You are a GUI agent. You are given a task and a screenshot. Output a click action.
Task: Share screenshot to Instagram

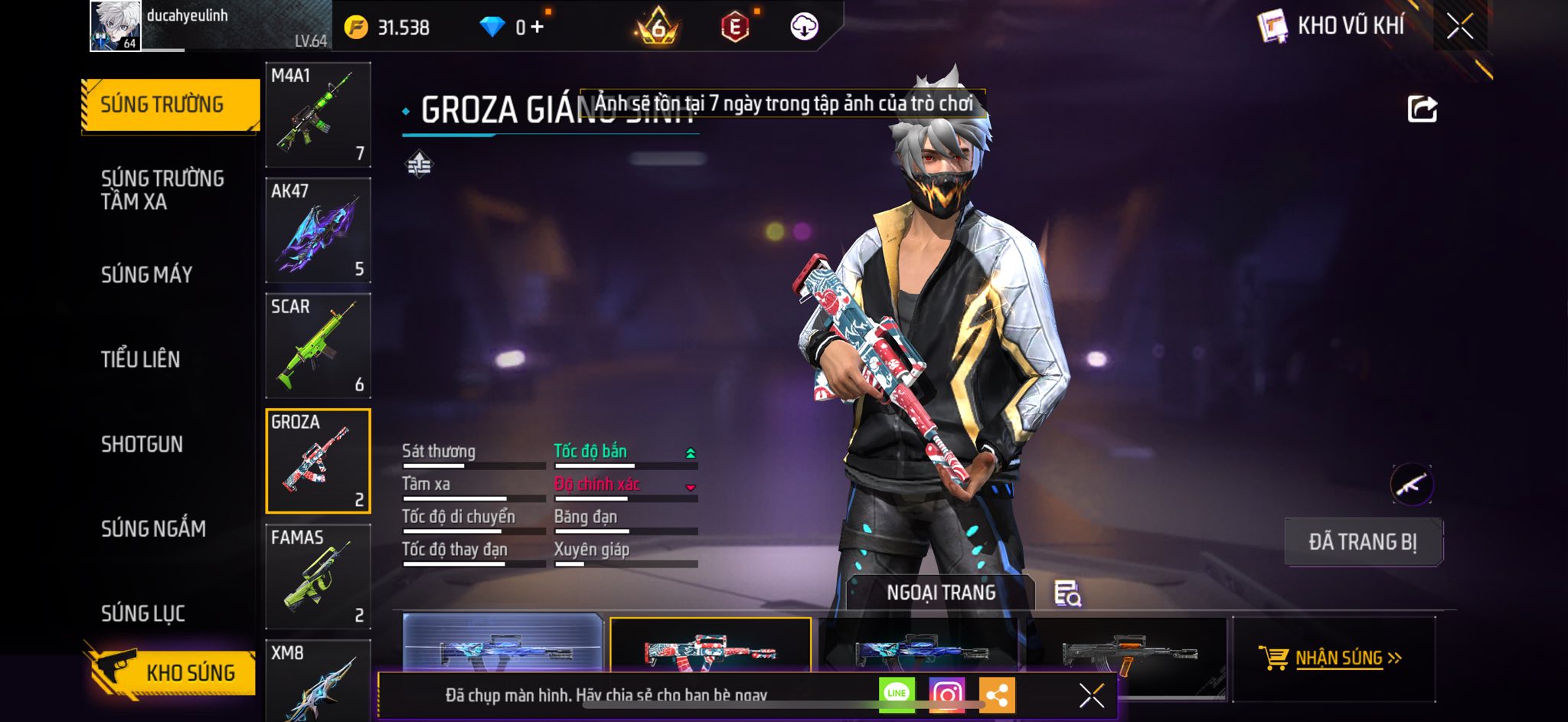[x=946, y=694]
